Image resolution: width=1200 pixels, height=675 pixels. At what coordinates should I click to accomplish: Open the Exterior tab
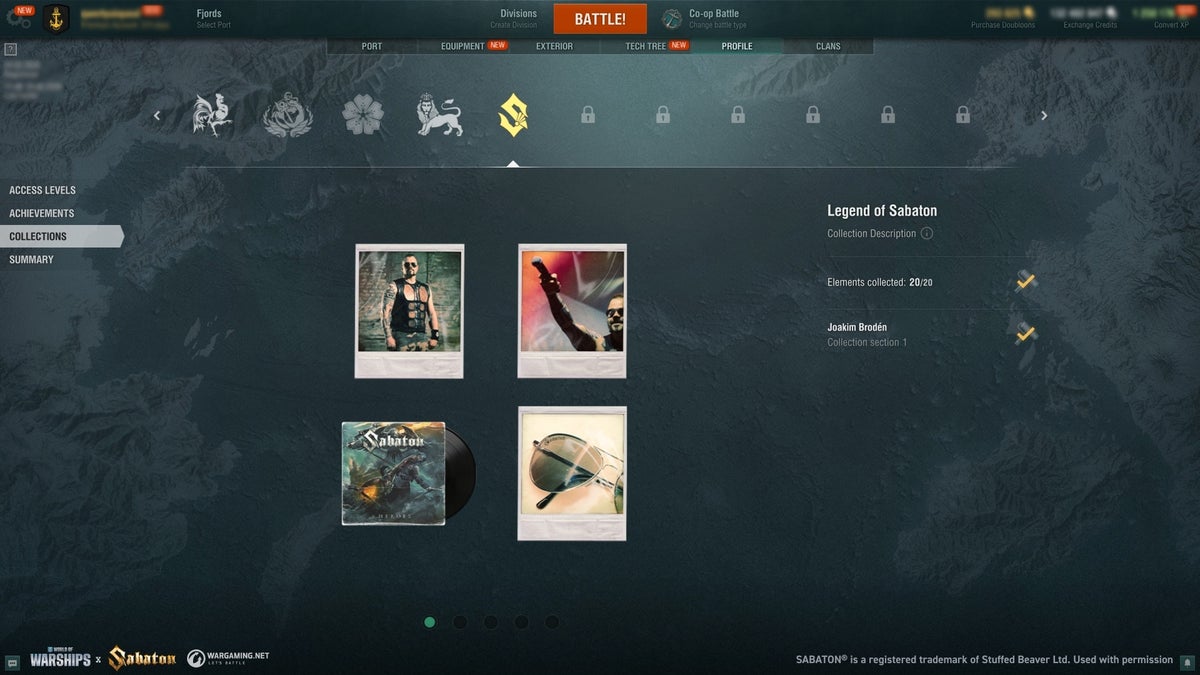[x=554, y=46]
